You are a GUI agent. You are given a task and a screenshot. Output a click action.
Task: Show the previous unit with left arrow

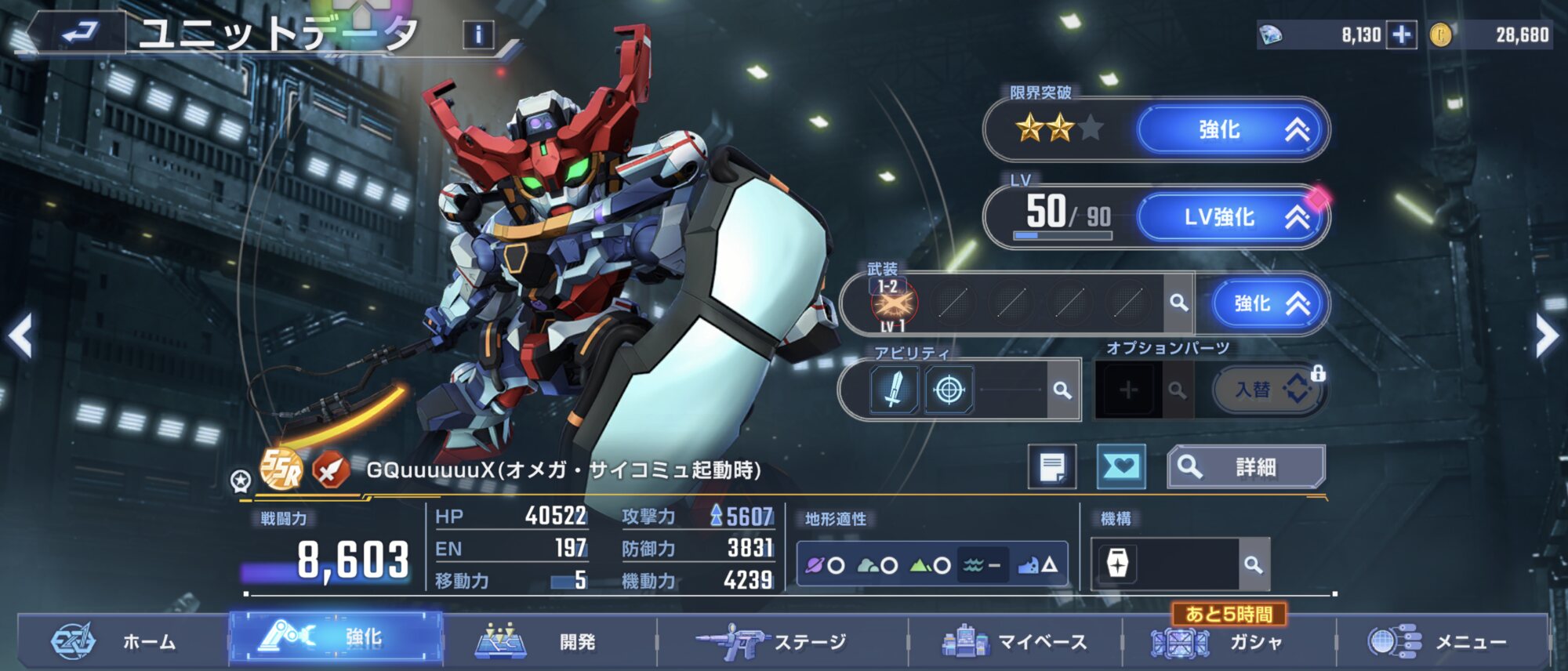[x=21, y=336]
